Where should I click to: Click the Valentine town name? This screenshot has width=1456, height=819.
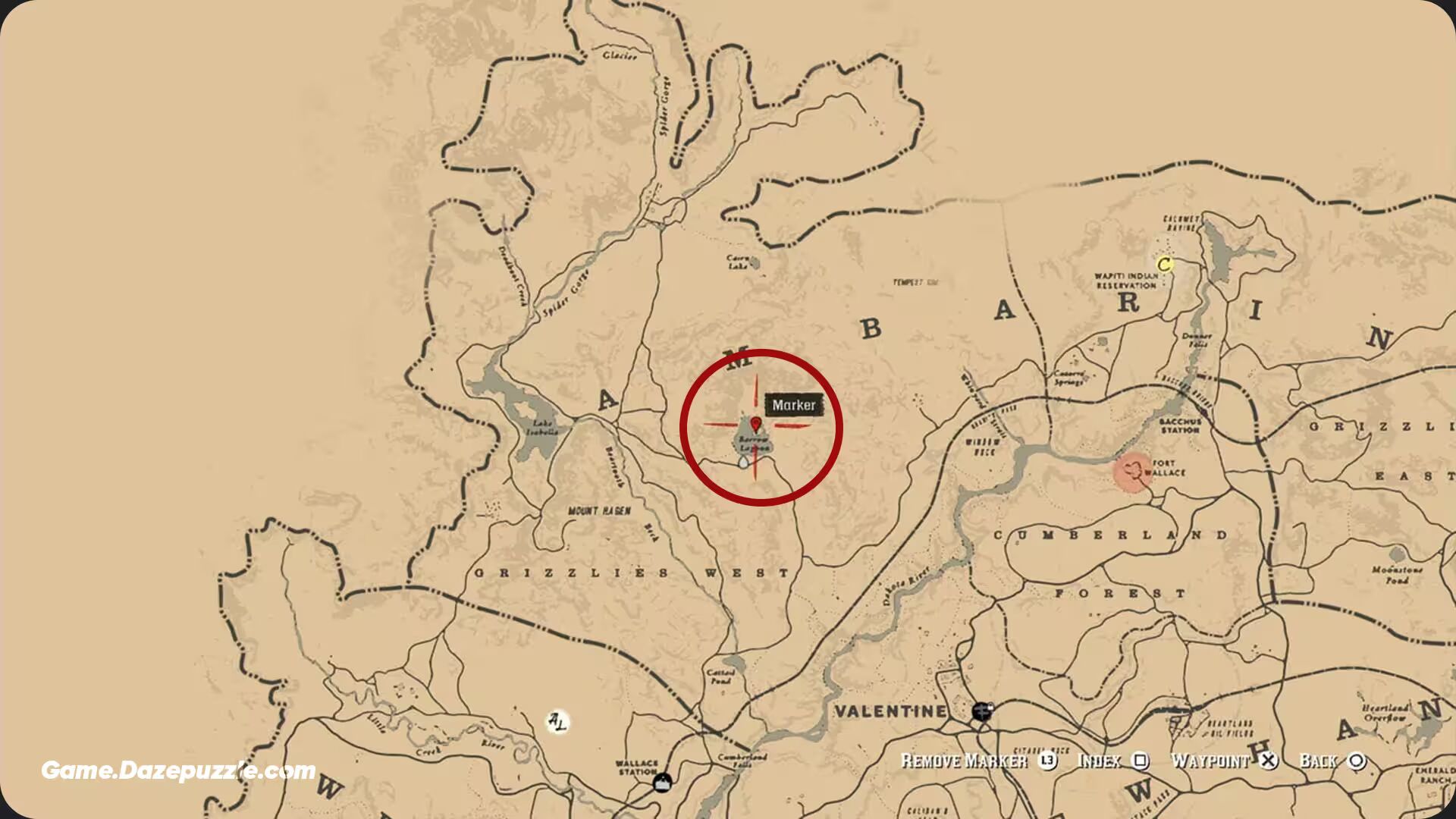pyautogui.click(x=891, y=711)
